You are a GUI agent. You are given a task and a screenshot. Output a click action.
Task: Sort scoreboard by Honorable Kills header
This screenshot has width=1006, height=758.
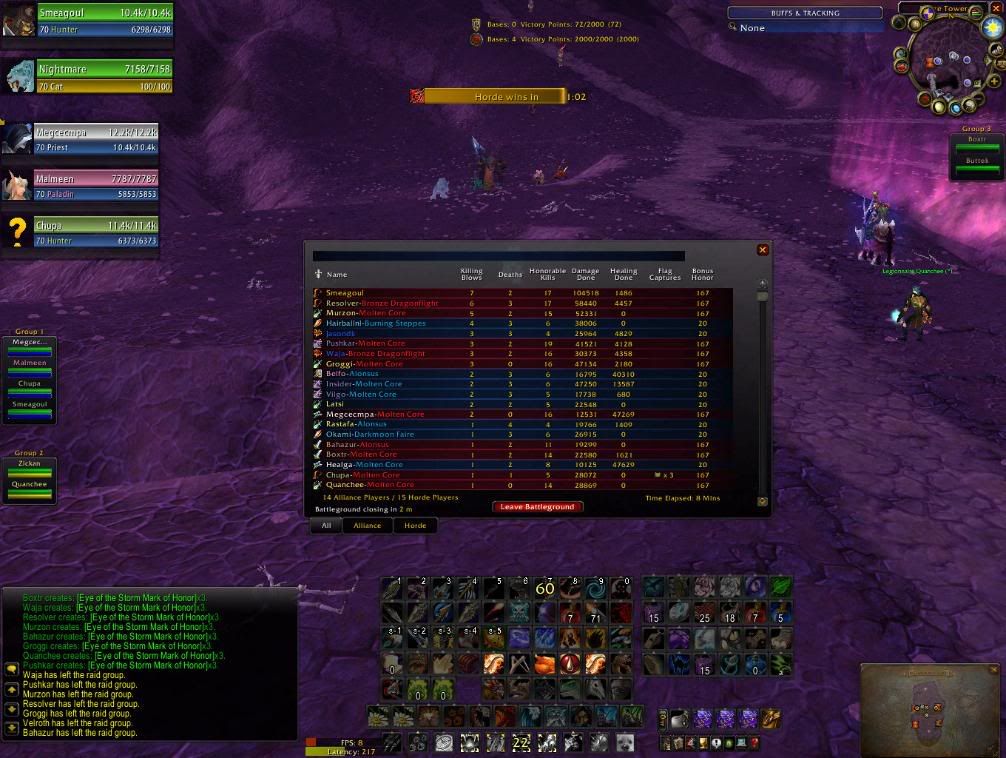click(547, 274)
